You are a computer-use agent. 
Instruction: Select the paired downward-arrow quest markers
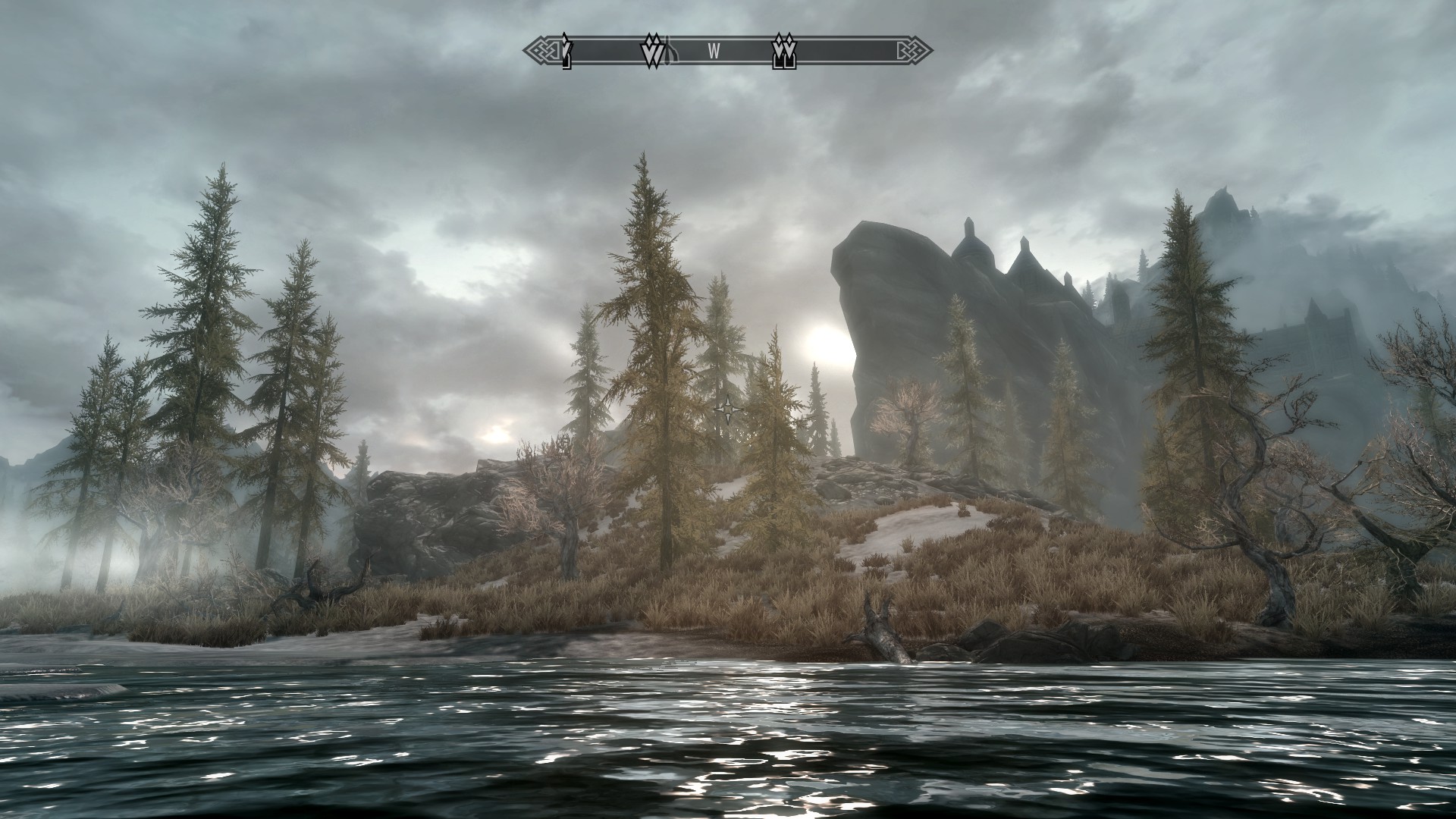point(651,52)
